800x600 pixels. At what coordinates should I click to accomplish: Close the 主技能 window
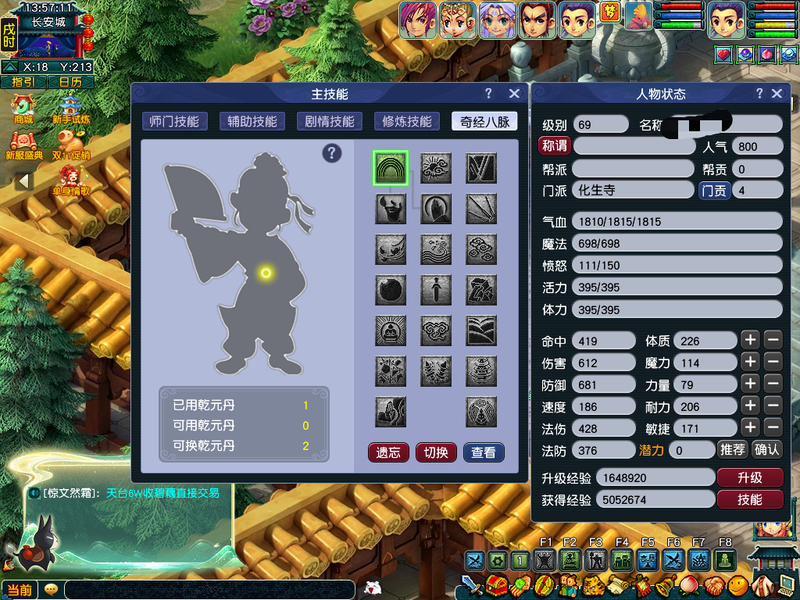click(514, 93)
